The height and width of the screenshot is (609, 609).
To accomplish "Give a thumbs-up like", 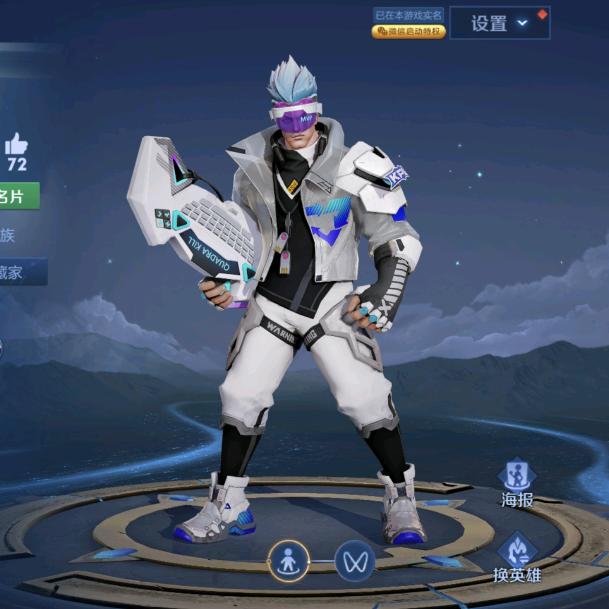I will click(x=16, y=144).
